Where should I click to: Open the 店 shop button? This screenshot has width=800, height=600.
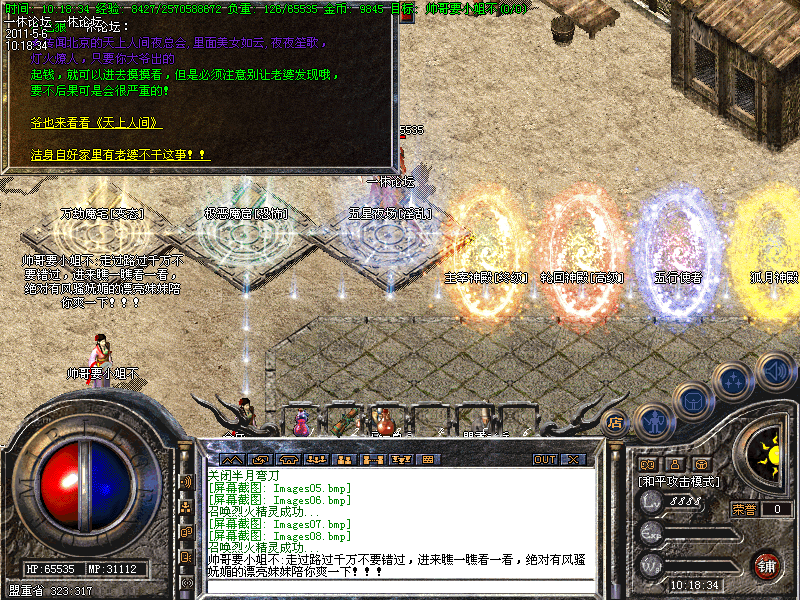coord(615,423)
